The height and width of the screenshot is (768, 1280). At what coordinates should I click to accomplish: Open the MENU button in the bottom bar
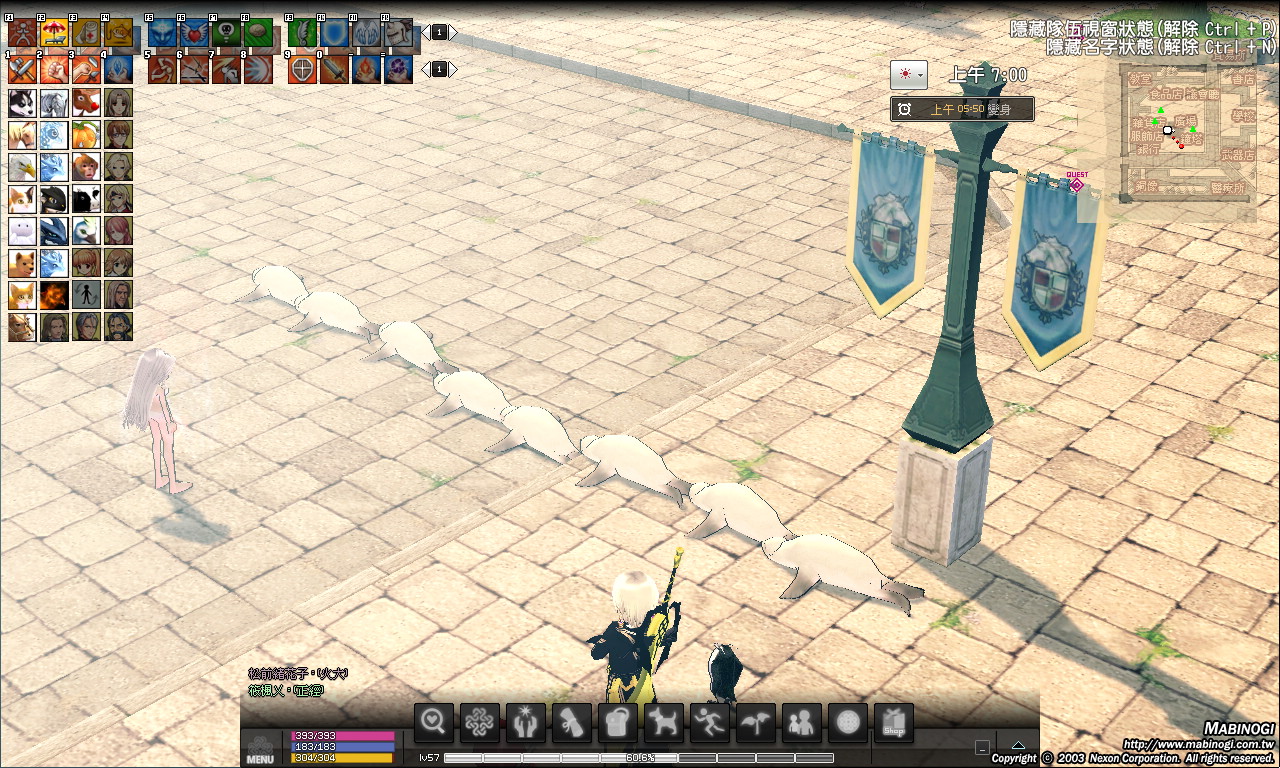click(x=260, y=750)
